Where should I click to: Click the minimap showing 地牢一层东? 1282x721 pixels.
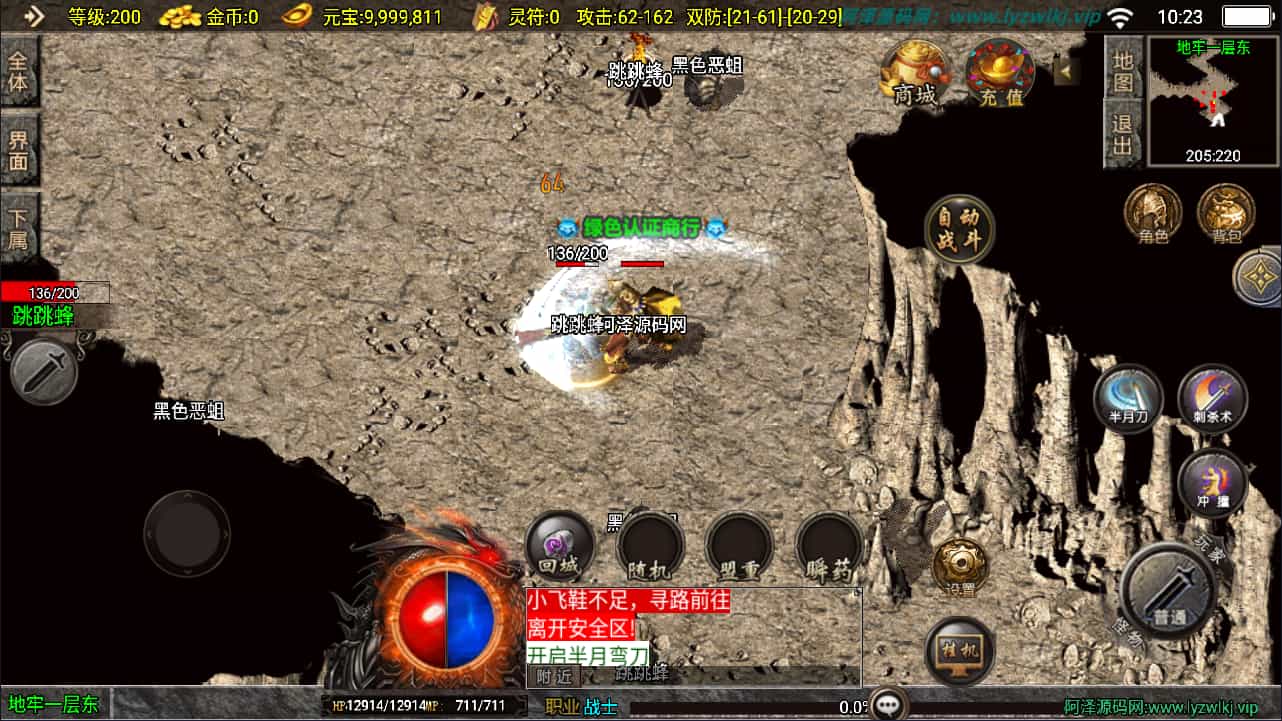click(x=1212, y=100)
